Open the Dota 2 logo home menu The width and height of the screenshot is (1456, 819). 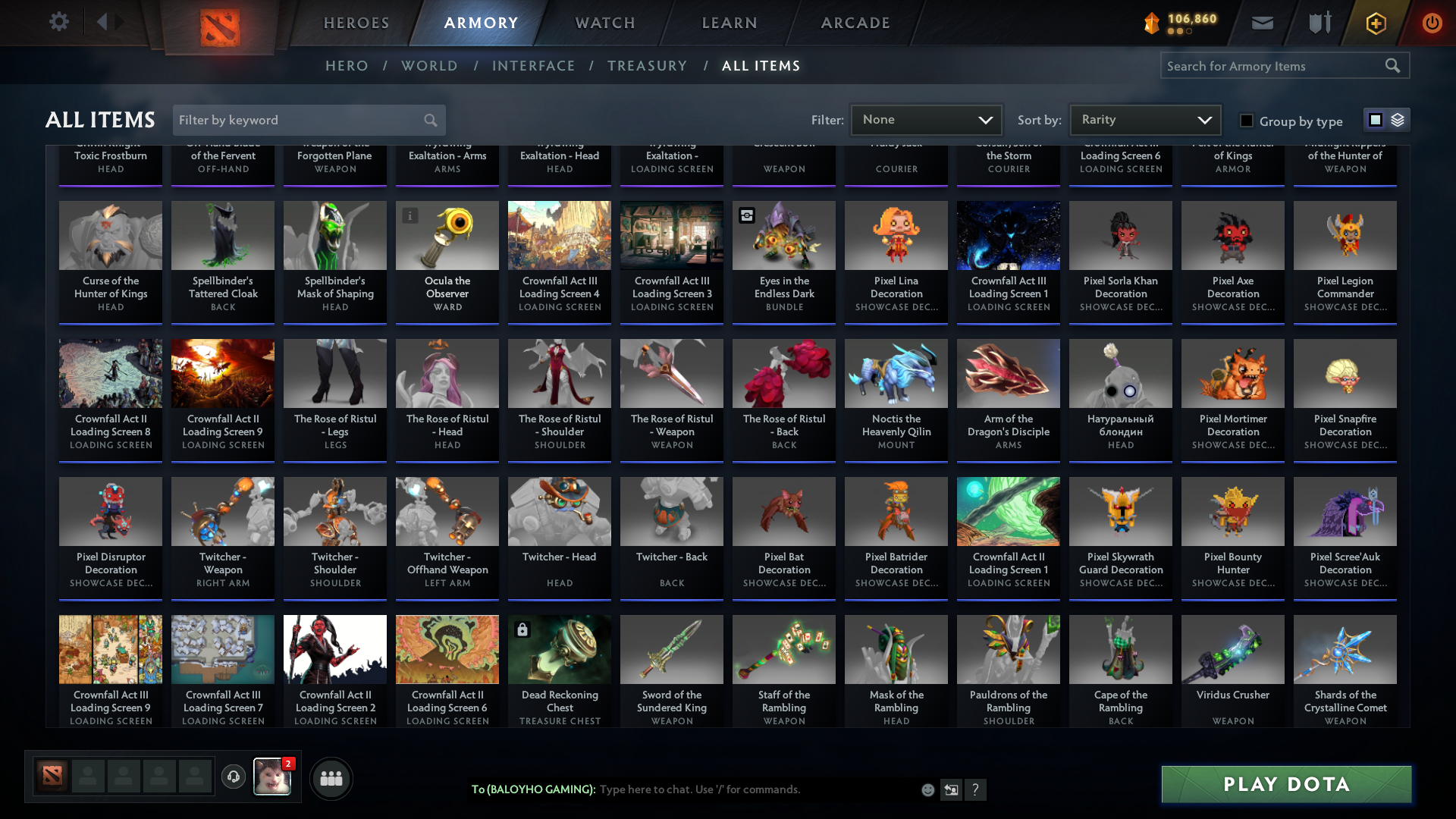tap(219, 23)
